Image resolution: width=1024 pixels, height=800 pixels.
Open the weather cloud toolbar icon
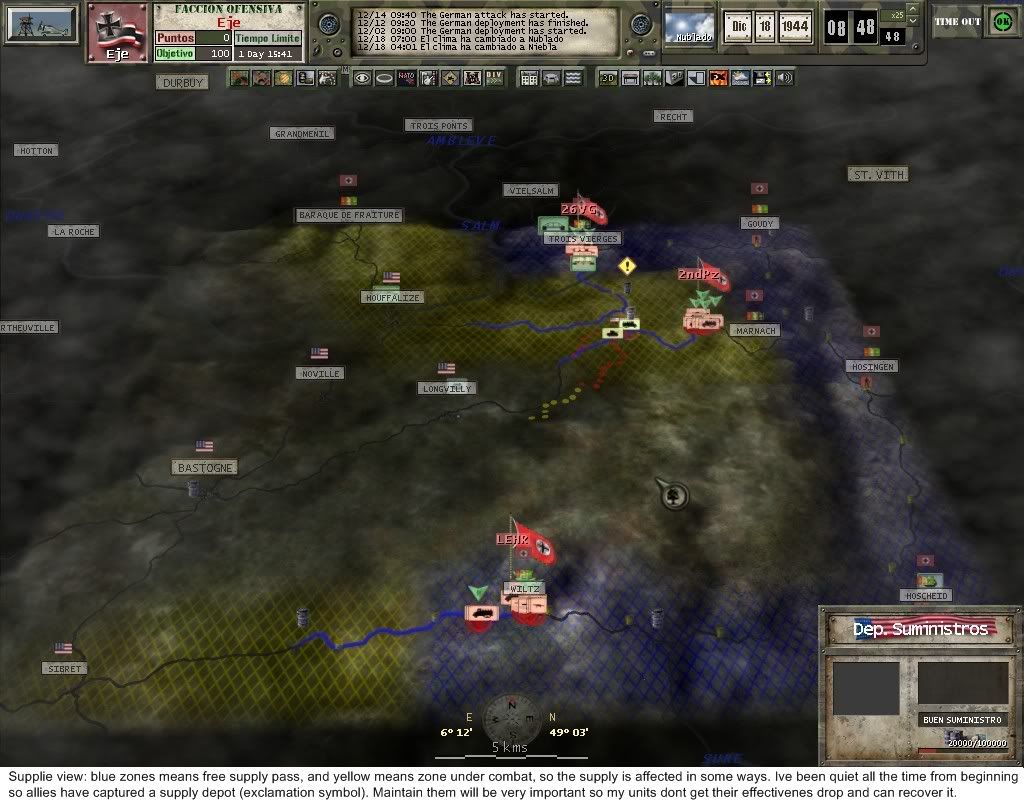(740, 78)
